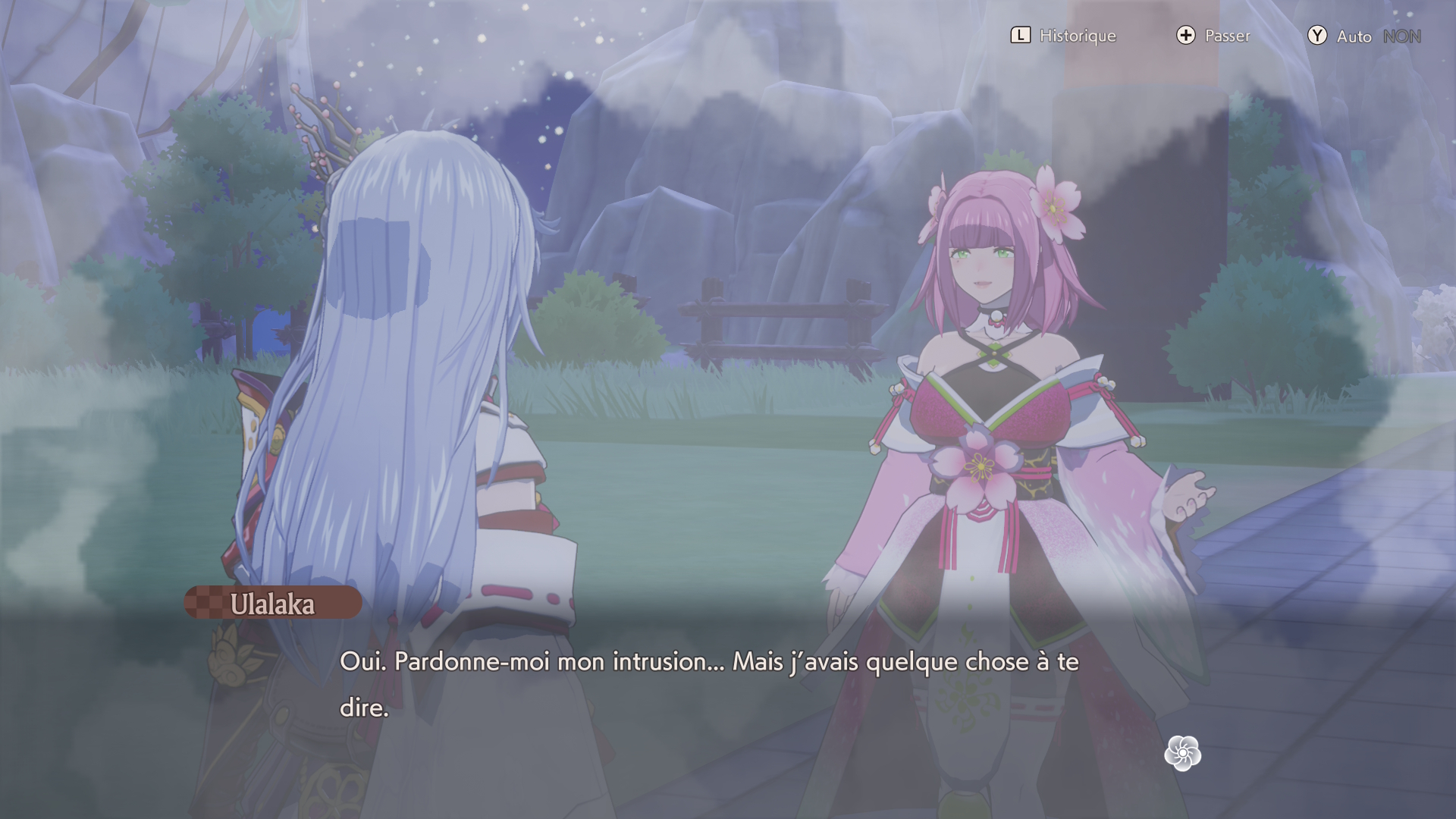The width and height of the screenshot is (1456, 819).
Task: Open the Historique dialogue log
Action: point(1063,36)
